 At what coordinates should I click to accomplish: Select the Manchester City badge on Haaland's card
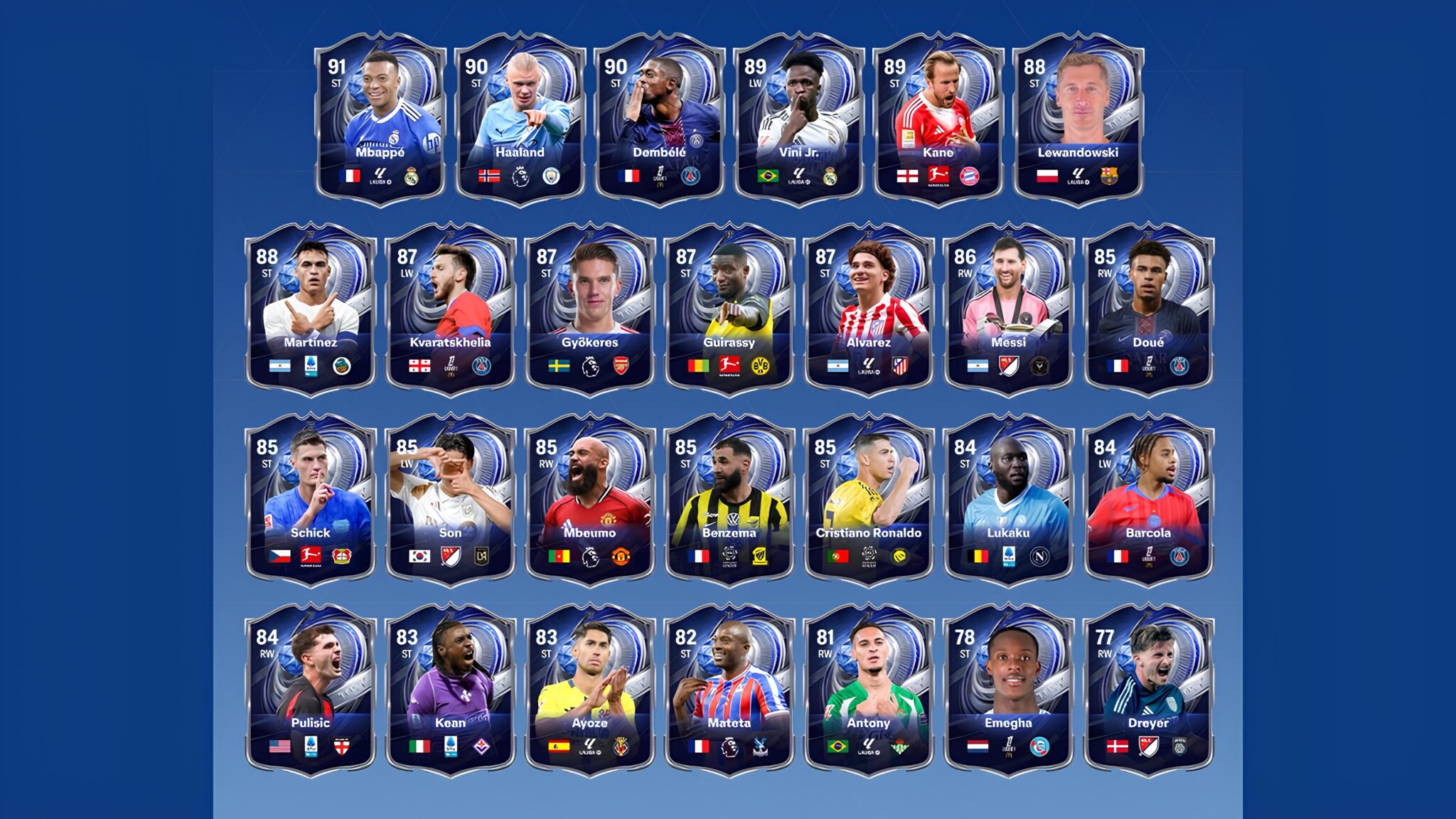click(552, 175)
